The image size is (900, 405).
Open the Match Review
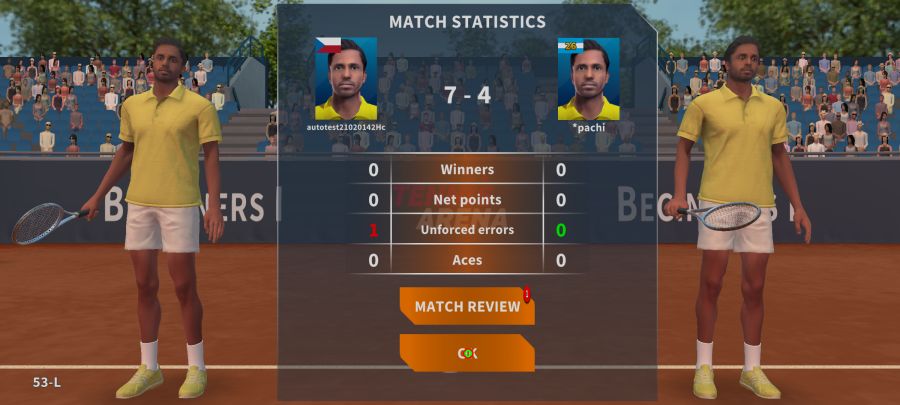[x=467, y=306]
